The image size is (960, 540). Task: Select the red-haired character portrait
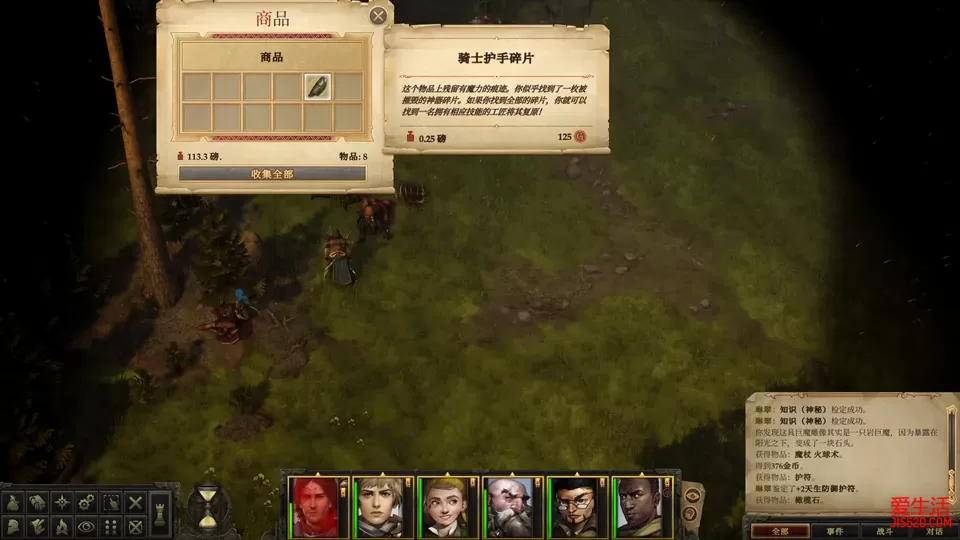[x=315, y=506]
